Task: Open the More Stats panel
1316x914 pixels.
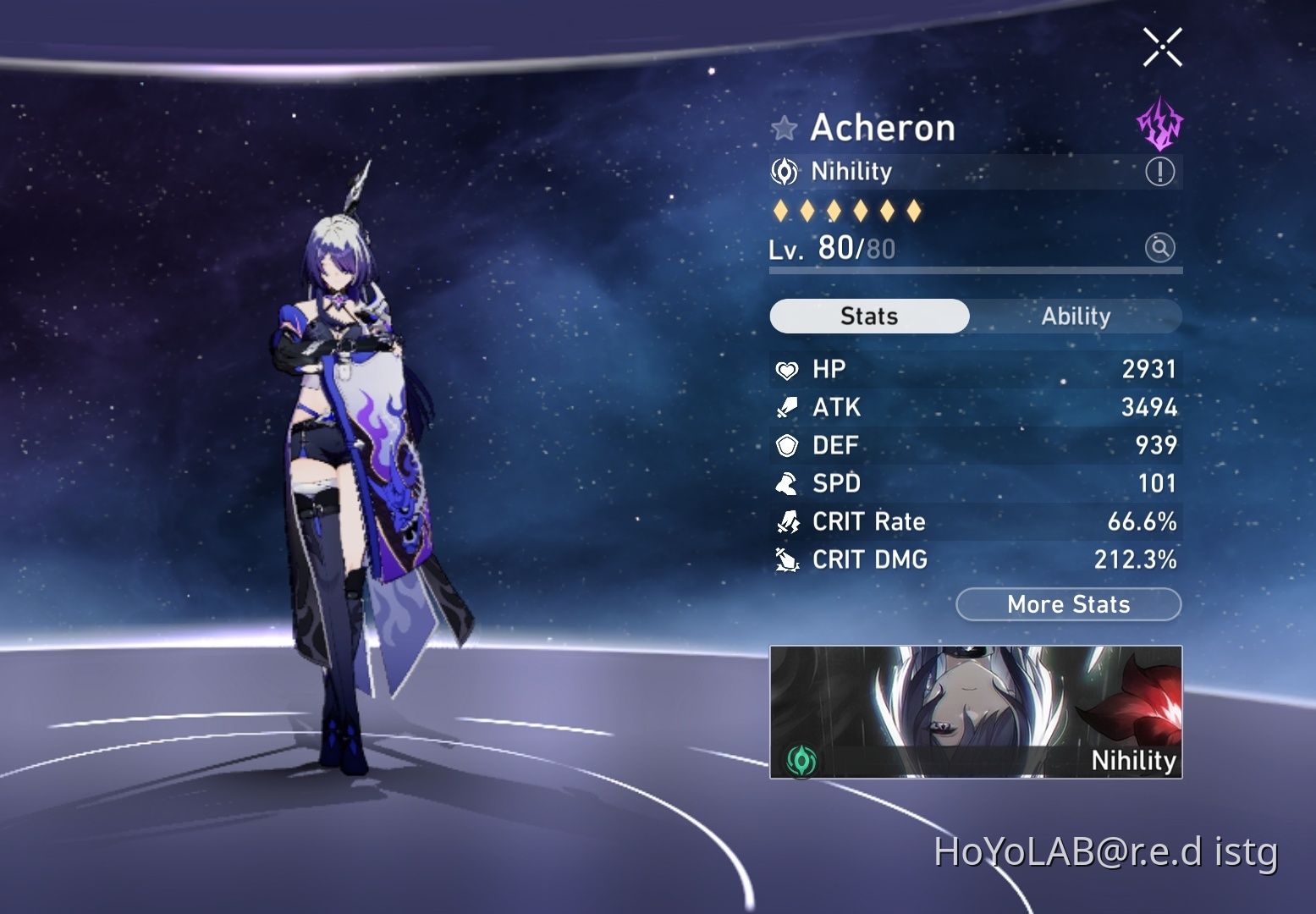Action: point(1068,604)
